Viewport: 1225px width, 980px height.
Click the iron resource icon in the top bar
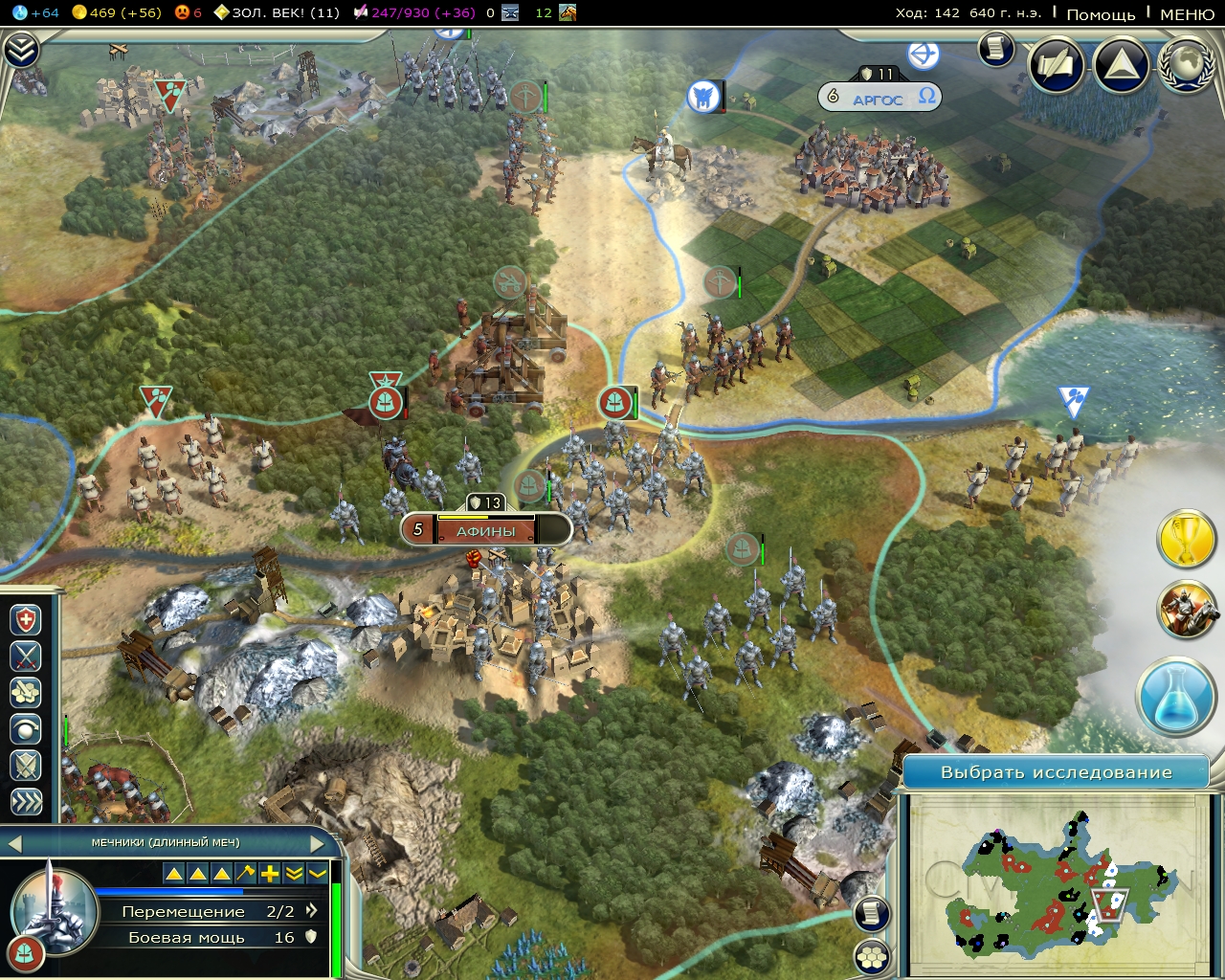[x=509, y=12]
